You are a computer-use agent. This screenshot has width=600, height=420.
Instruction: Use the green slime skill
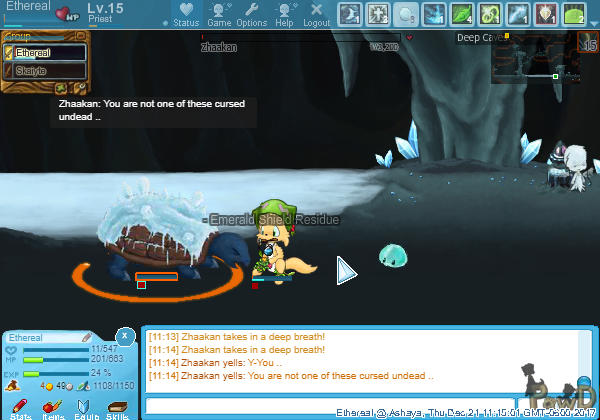pyautogui.click(x=574, y=14)
